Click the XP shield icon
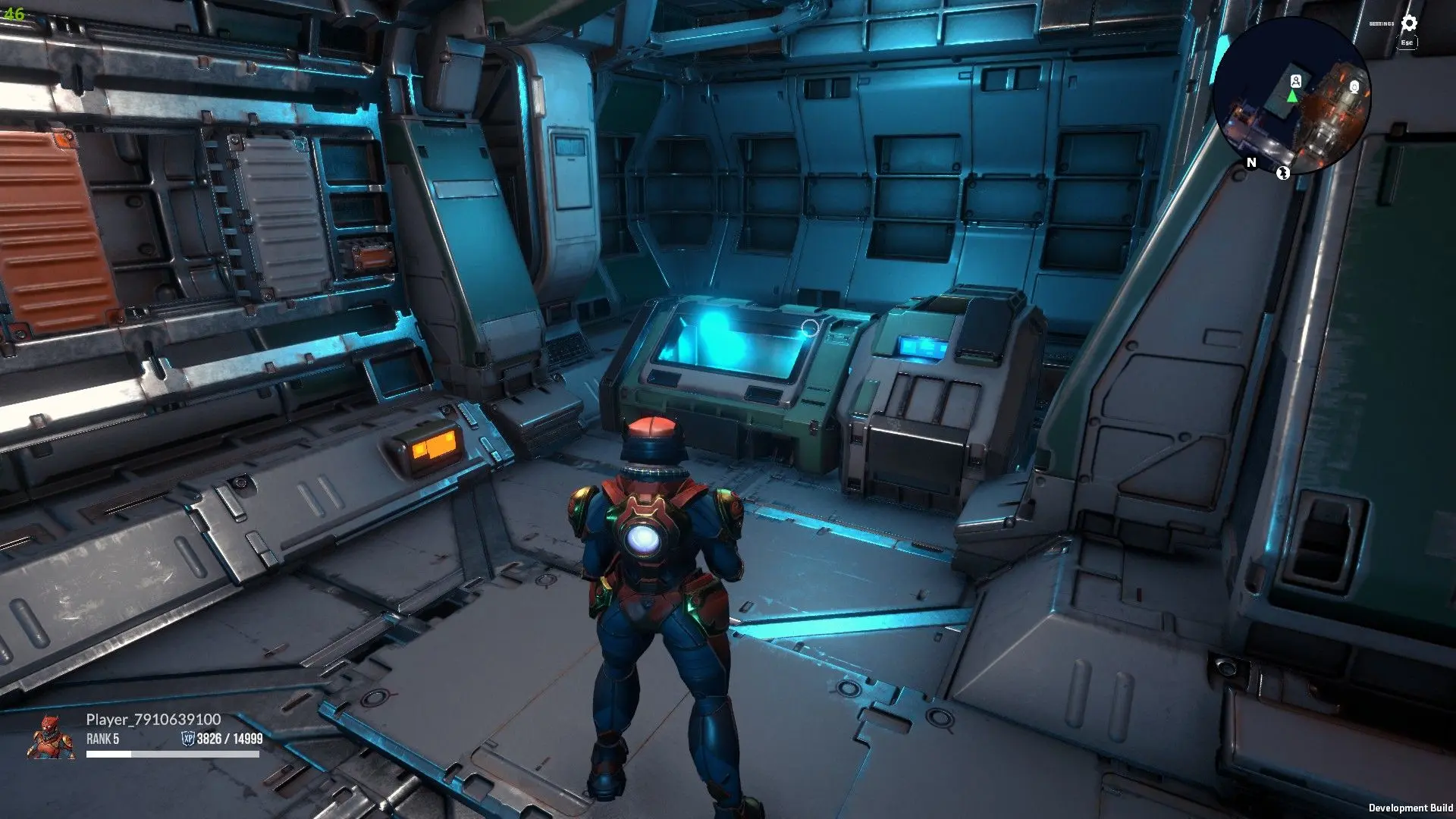Viewport: 1456px width, 819px height. tap(189, 739)
